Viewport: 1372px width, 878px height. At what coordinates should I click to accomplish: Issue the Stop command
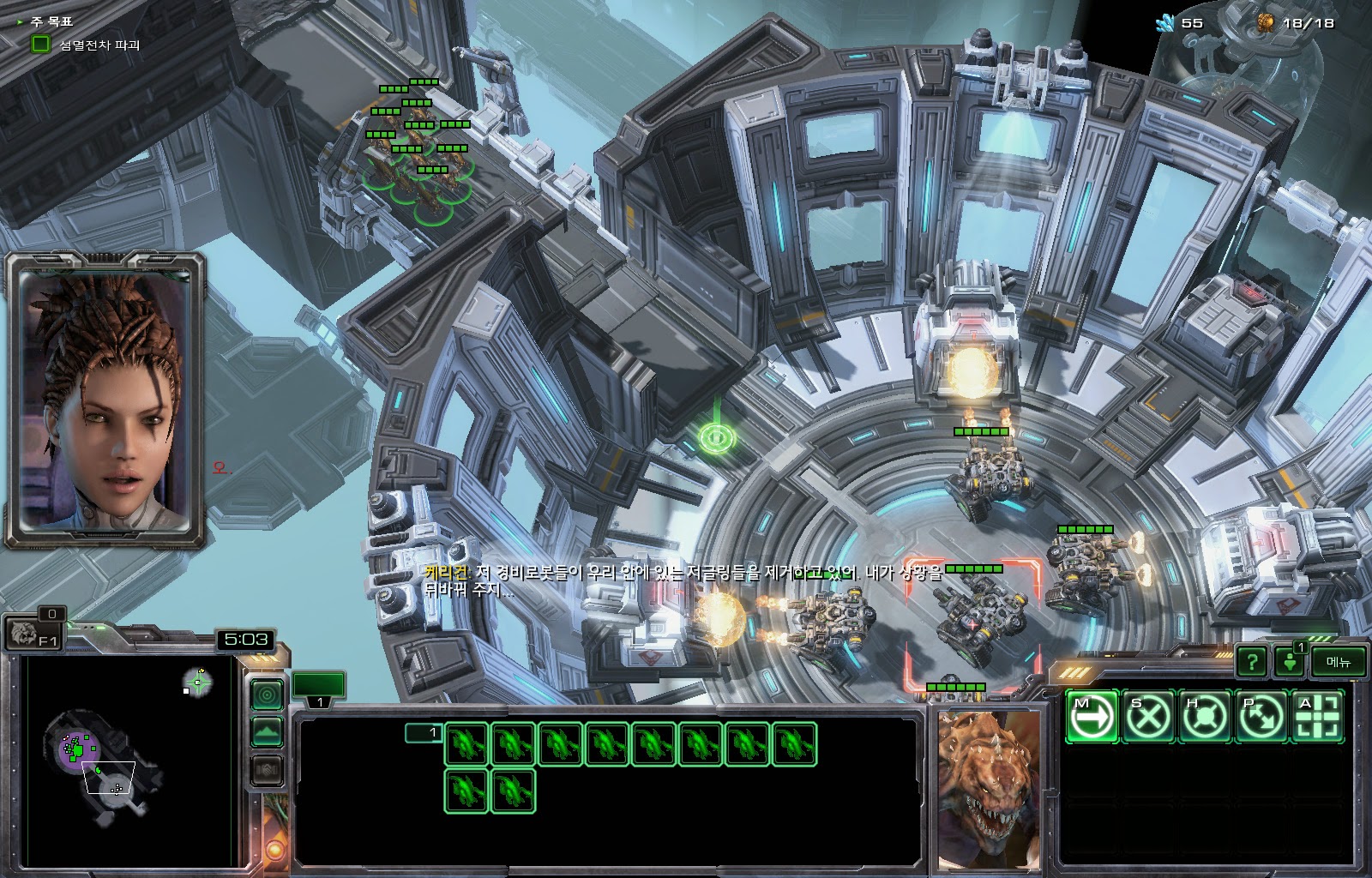pyautogui.click(x=1147, y=715)
